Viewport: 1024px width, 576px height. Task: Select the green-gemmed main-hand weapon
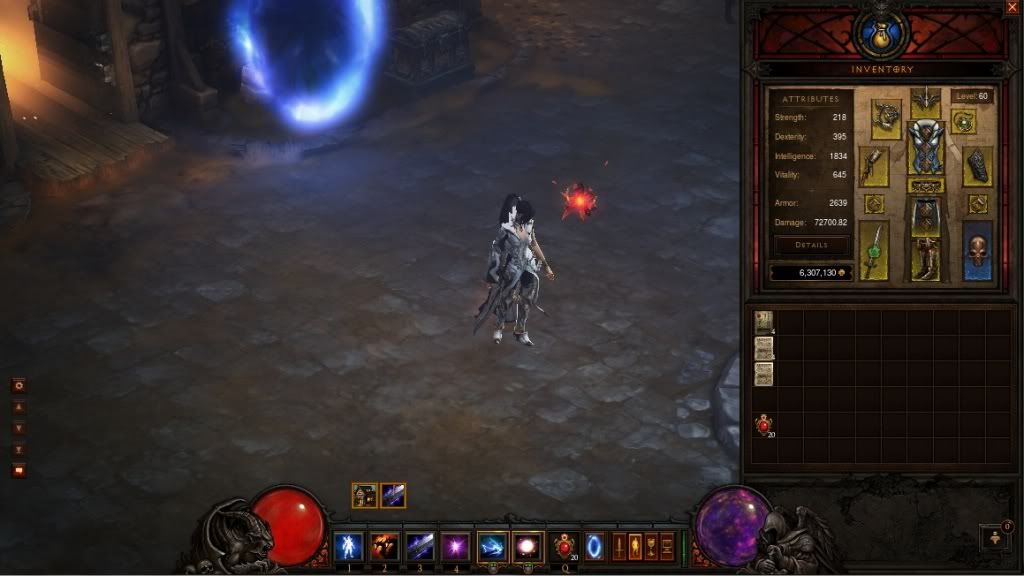pyautogui.click(x=874, y=250)
